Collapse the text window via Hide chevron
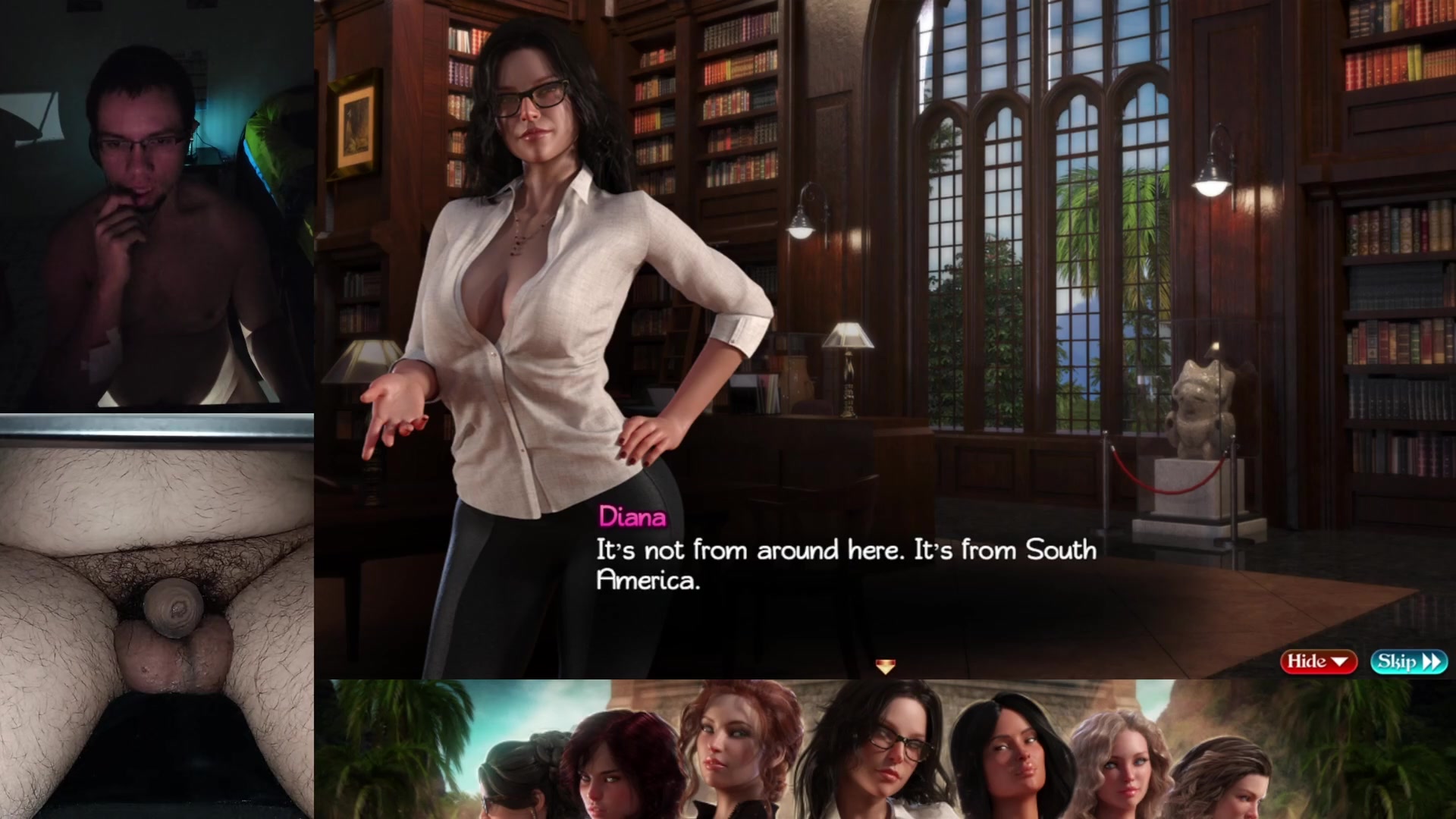Image resolution: width=1456 pixels, height=819 pixels. (1339, 661)
